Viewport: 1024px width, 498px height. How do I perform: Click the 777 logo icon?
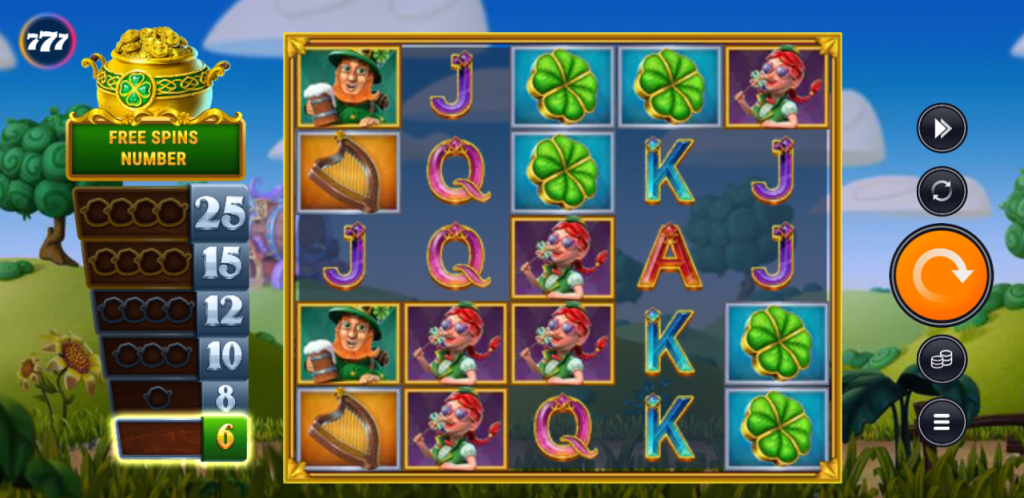click(x=47, y=41)
